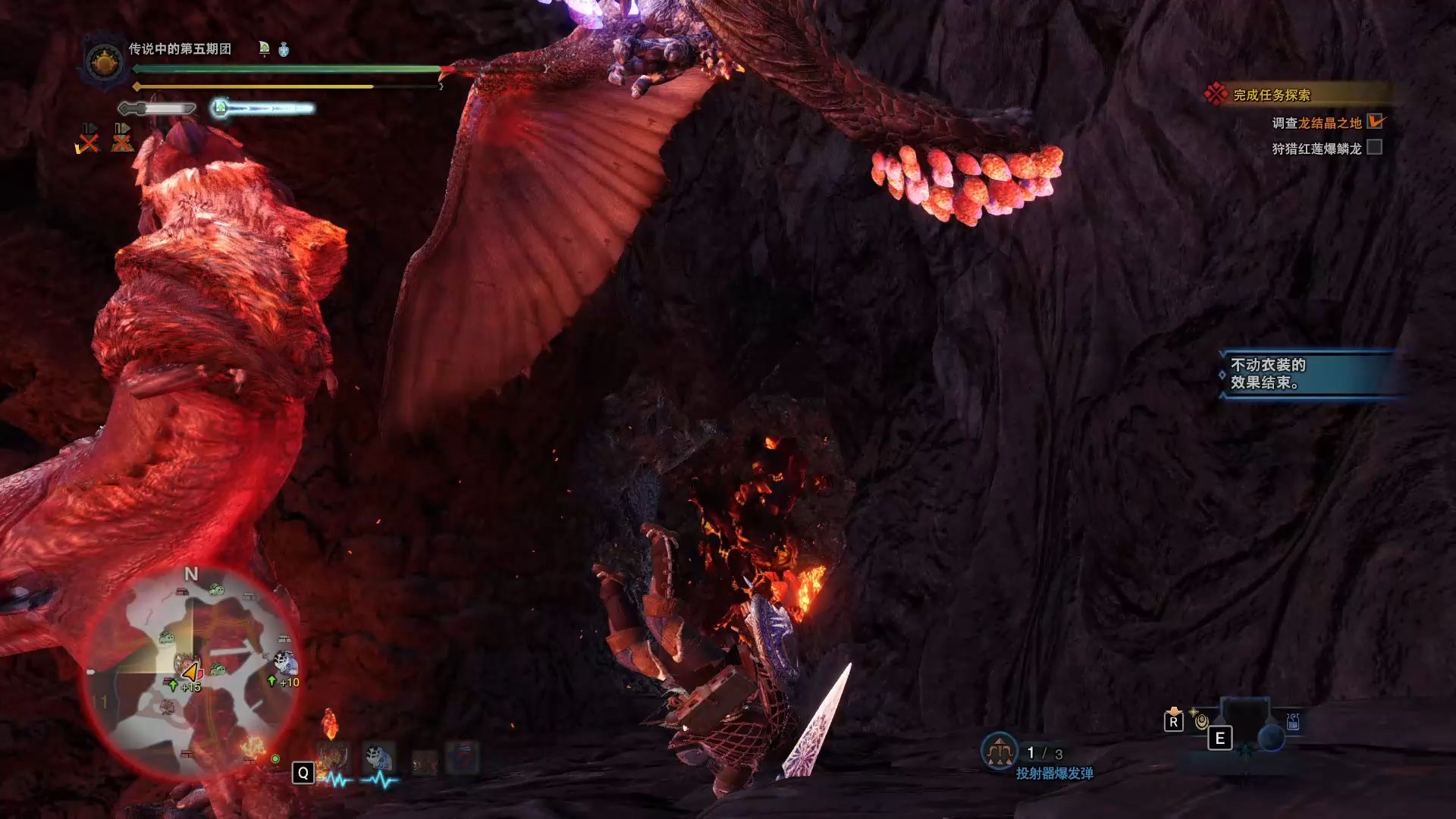Select the 调查龙结晶之地 objective checkbox
Screen dimensions: 1456x819
(1375, 121)
